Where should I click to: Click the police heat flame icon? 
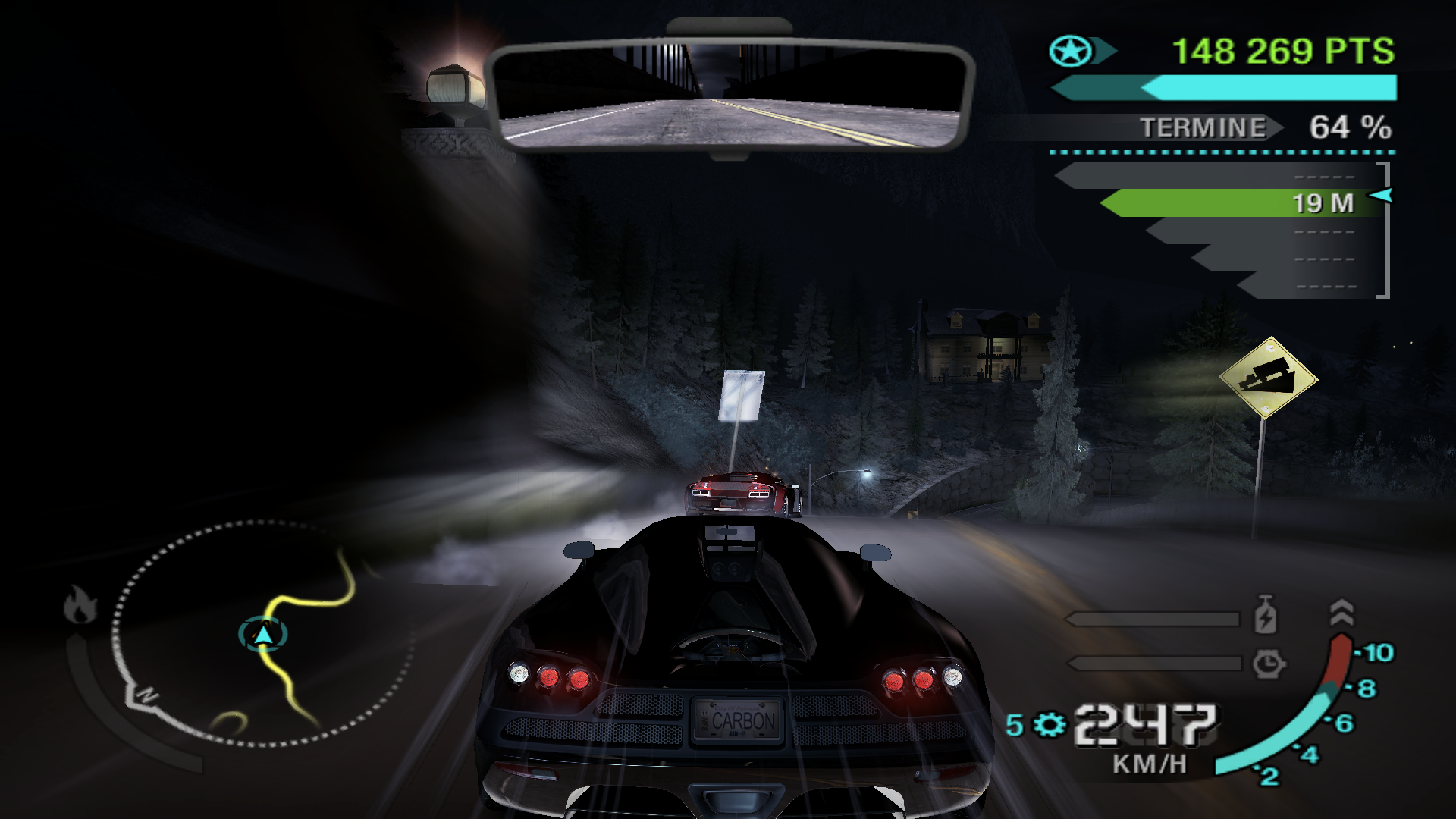pyautogui.click(x=80, y=604)
